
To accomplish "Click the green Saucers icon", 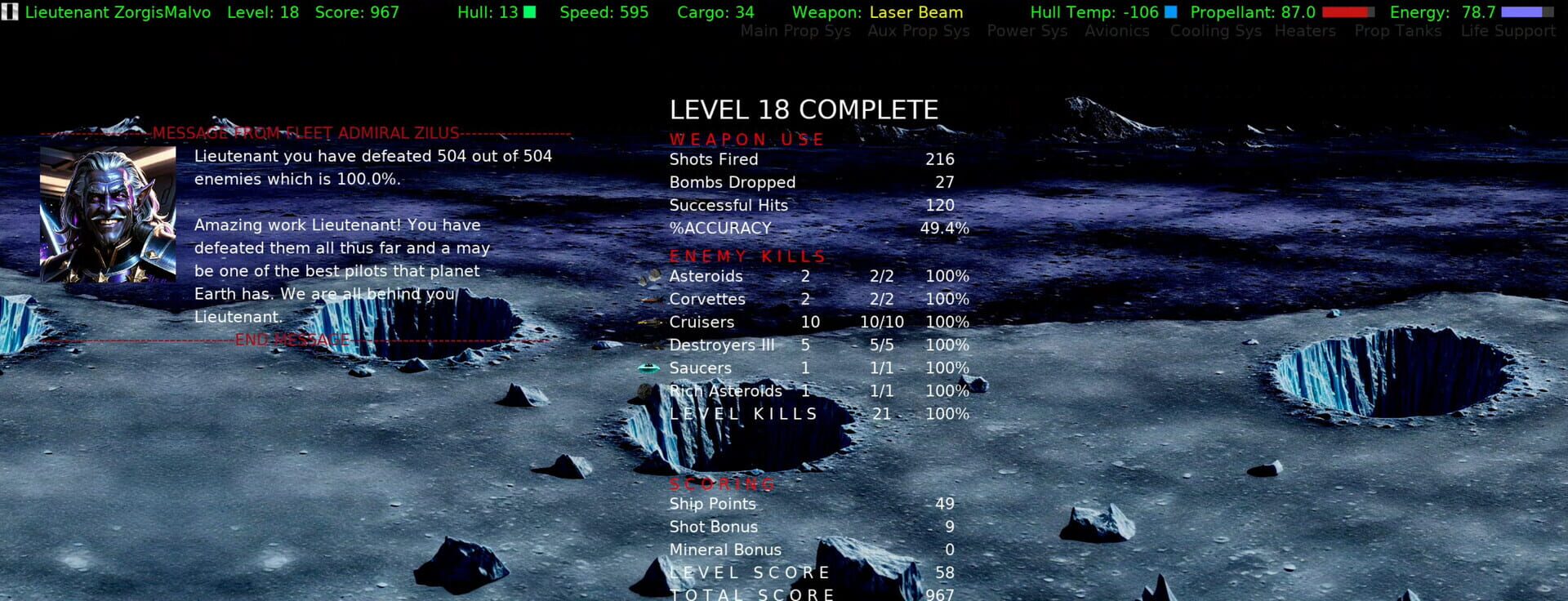I will [650, 368].
